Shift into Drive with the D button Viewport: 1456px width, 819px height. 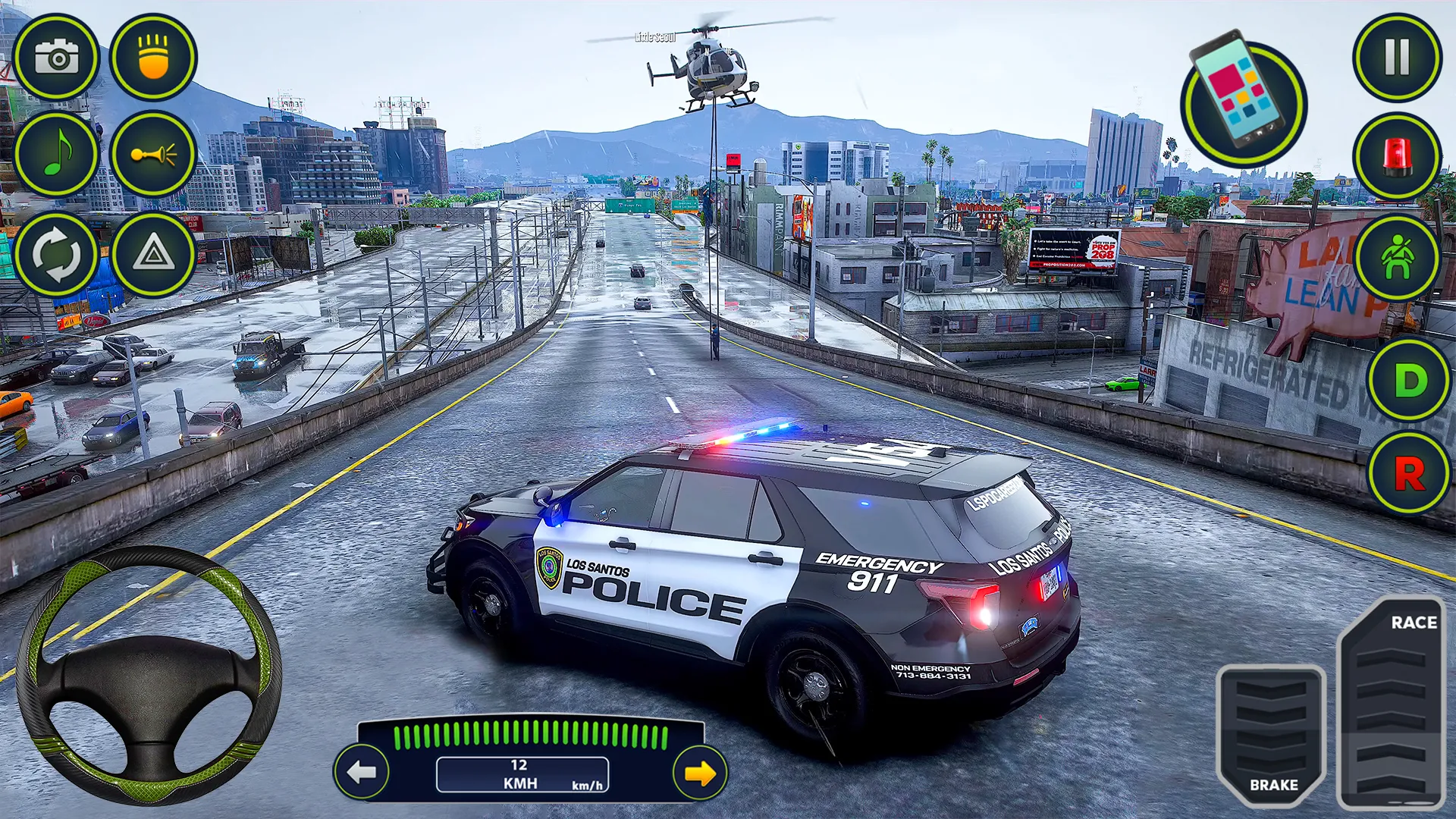[x=1410, y=379]
